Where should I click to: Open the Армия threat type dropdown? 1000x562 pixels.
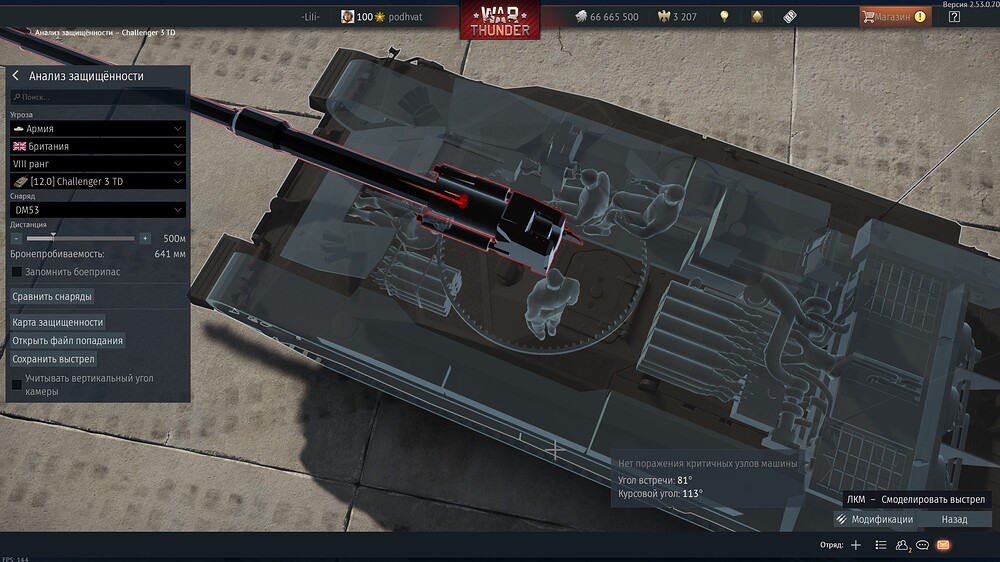pos(97,129)
